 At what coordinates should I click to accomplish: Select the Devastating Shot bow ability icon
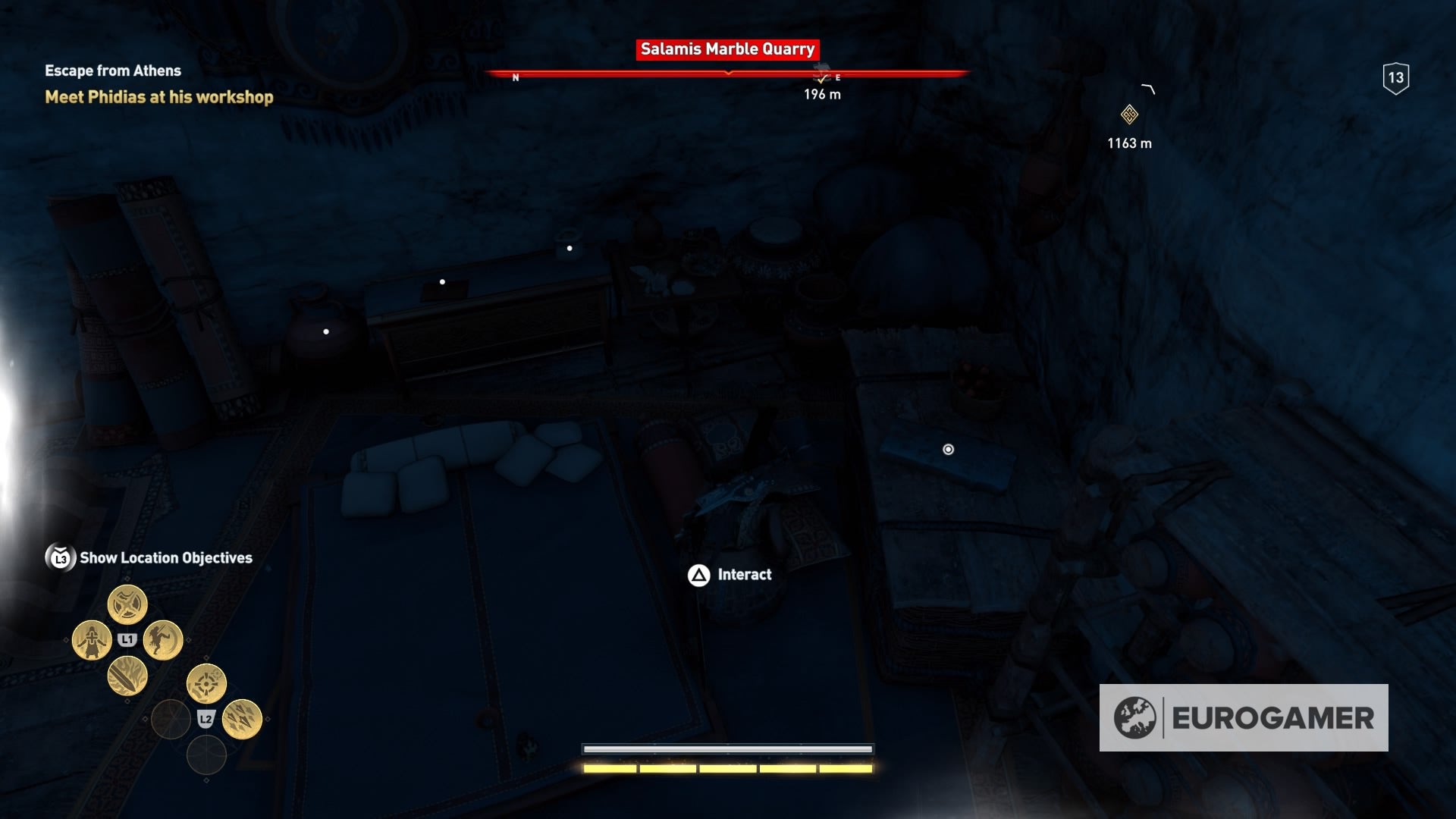[x=206, y=683]
